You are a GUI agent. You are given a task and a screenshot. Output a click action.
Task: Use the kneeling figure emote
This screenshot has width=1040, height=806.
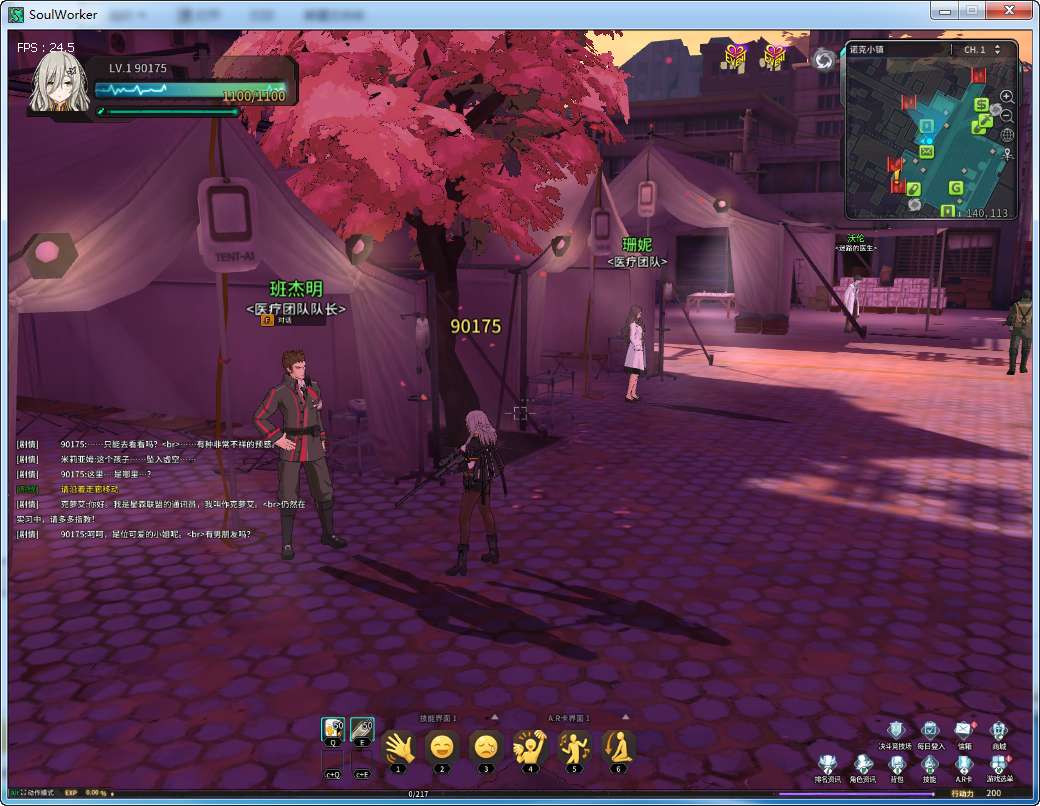(x=617, y=747)
